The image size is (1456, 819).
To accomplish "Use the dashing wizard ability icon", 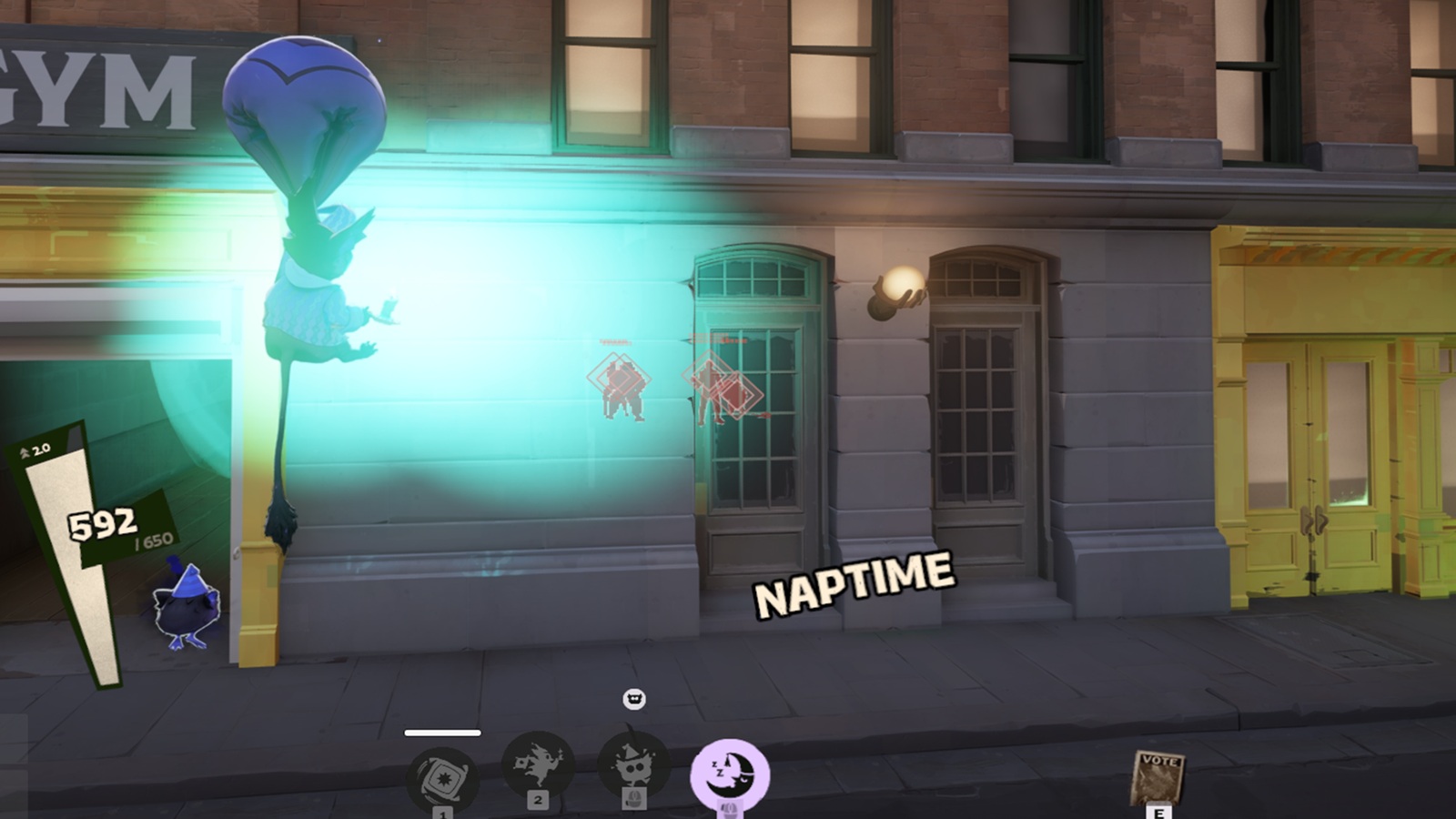I will [x=538, y=764].
